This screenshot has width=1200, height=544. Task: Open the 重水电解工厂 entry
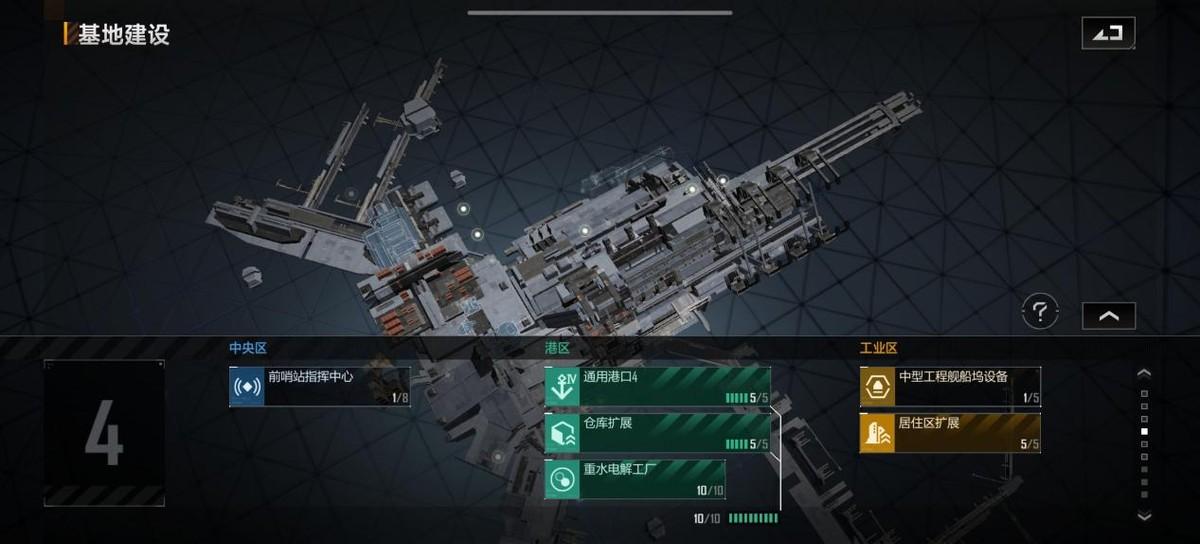(635, 479)
